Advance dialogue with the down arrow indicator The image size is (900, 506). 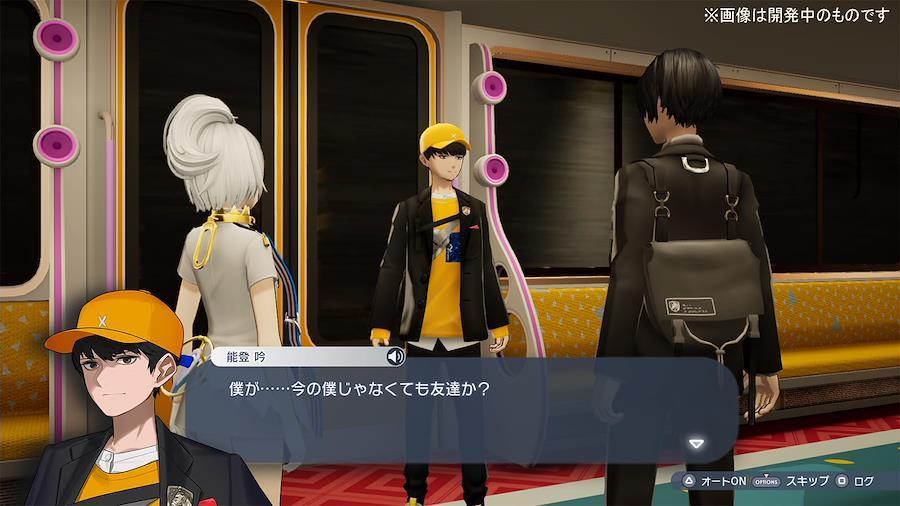click(697, 443)
